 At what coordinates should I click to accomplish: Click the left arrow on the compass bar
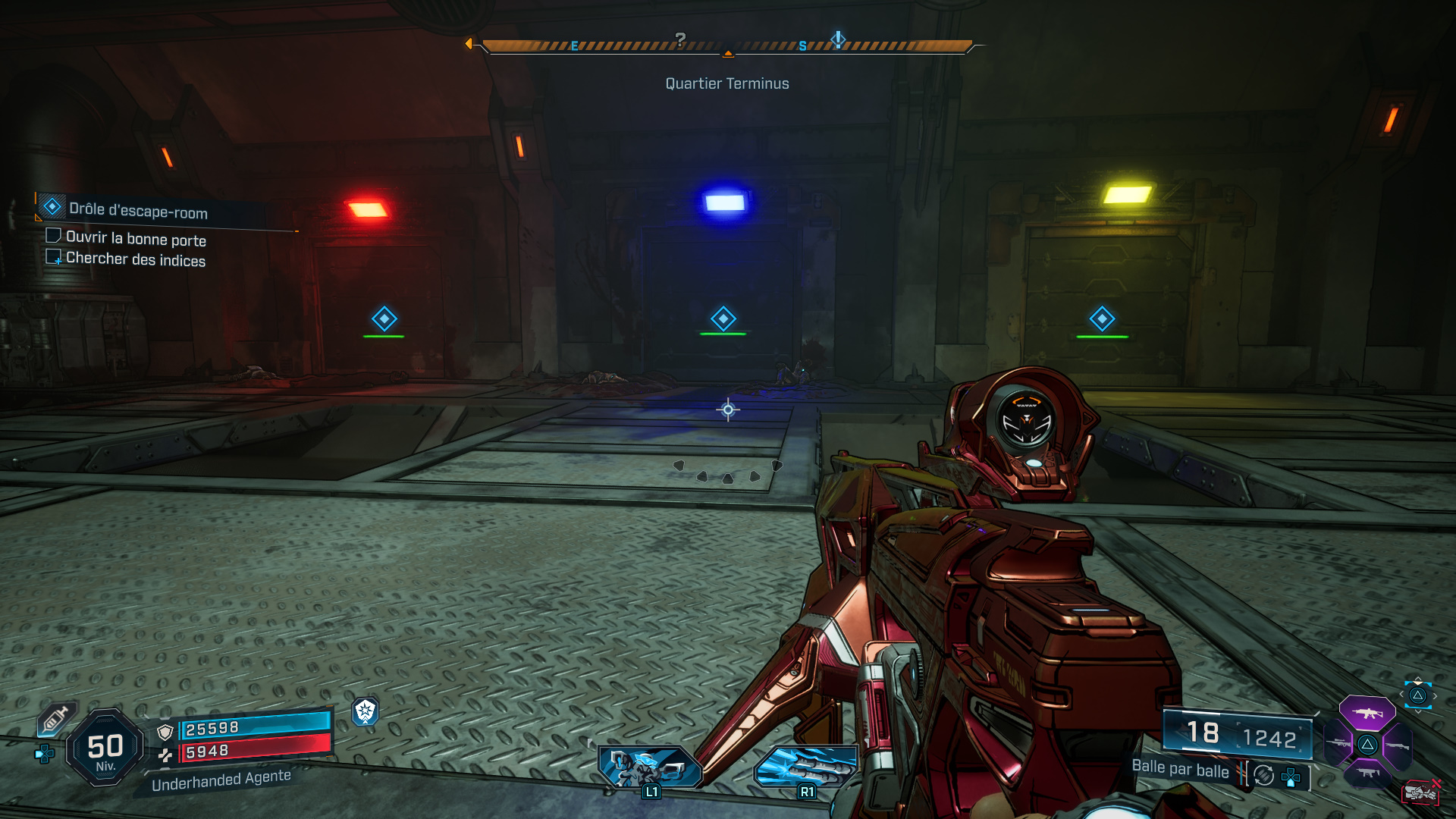[471, 43]
